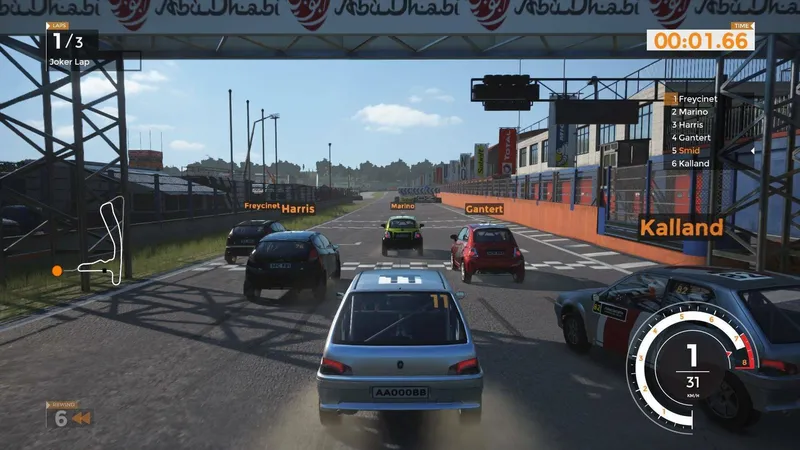The width and height of the screenshot is (800, 450).
Task: Activate the rewind arrows icon
Action: [81, 418]
